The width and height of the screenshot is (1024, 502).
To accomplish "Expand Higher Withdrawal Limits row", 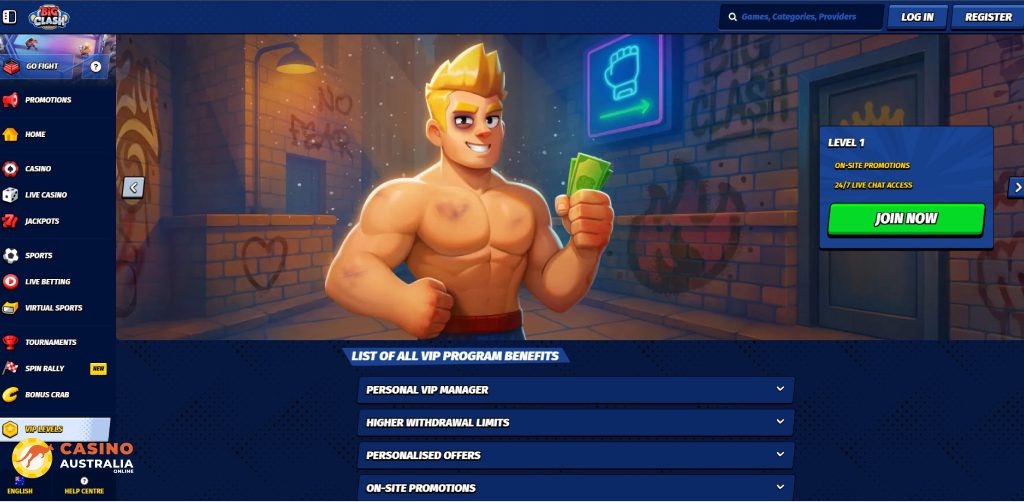I will click(575, 423).
